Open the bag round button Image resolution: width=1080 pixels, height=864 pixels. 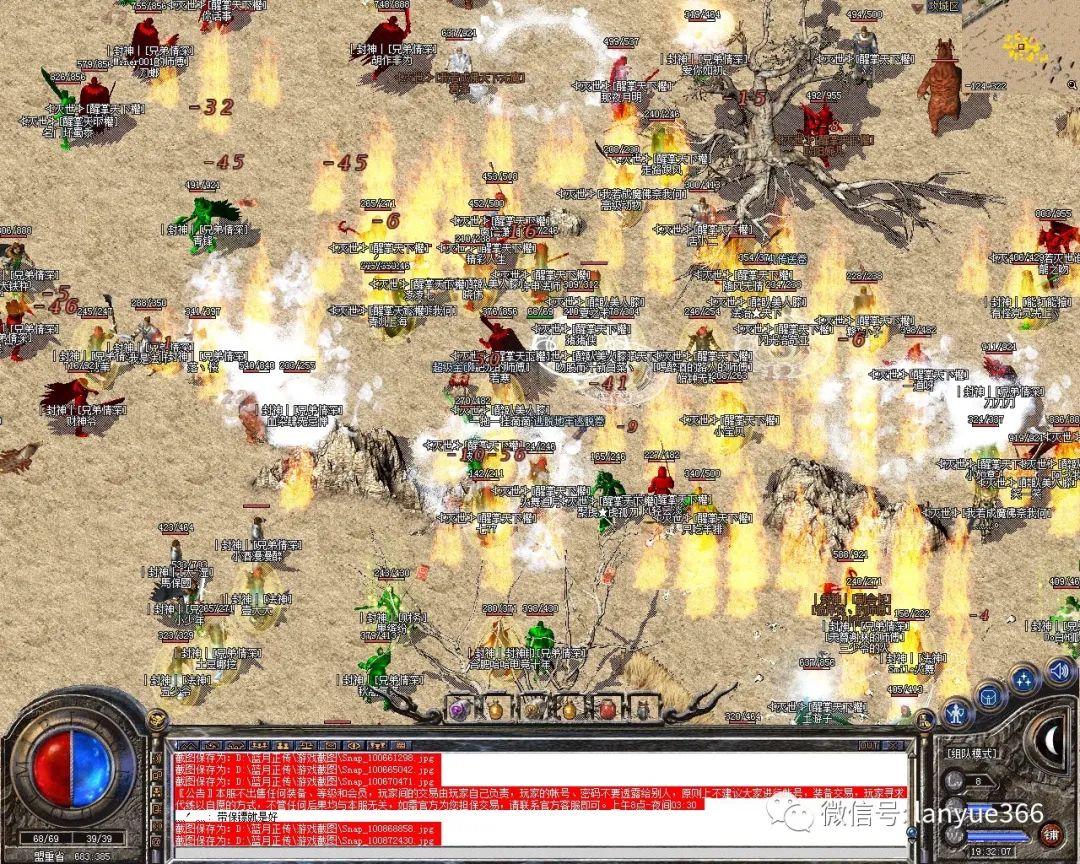[x=990, y=696]
